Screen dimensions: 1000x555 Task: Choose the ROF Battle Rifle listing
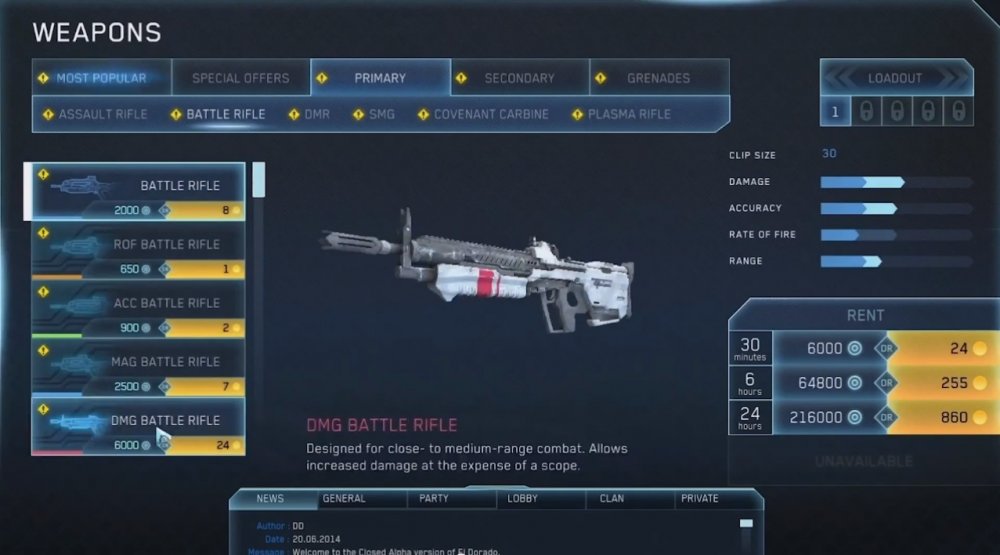coord(139,249)
